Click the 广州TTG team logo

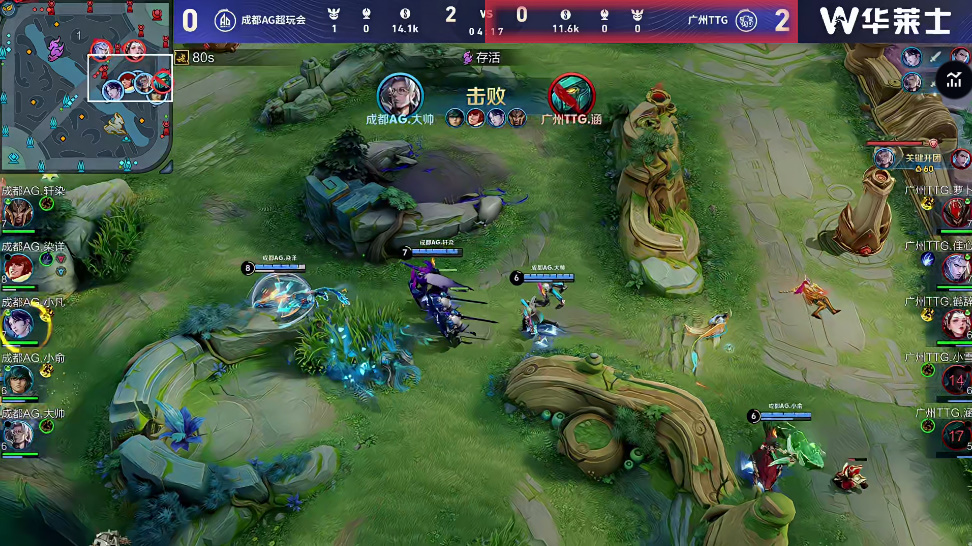click(746, 20)
